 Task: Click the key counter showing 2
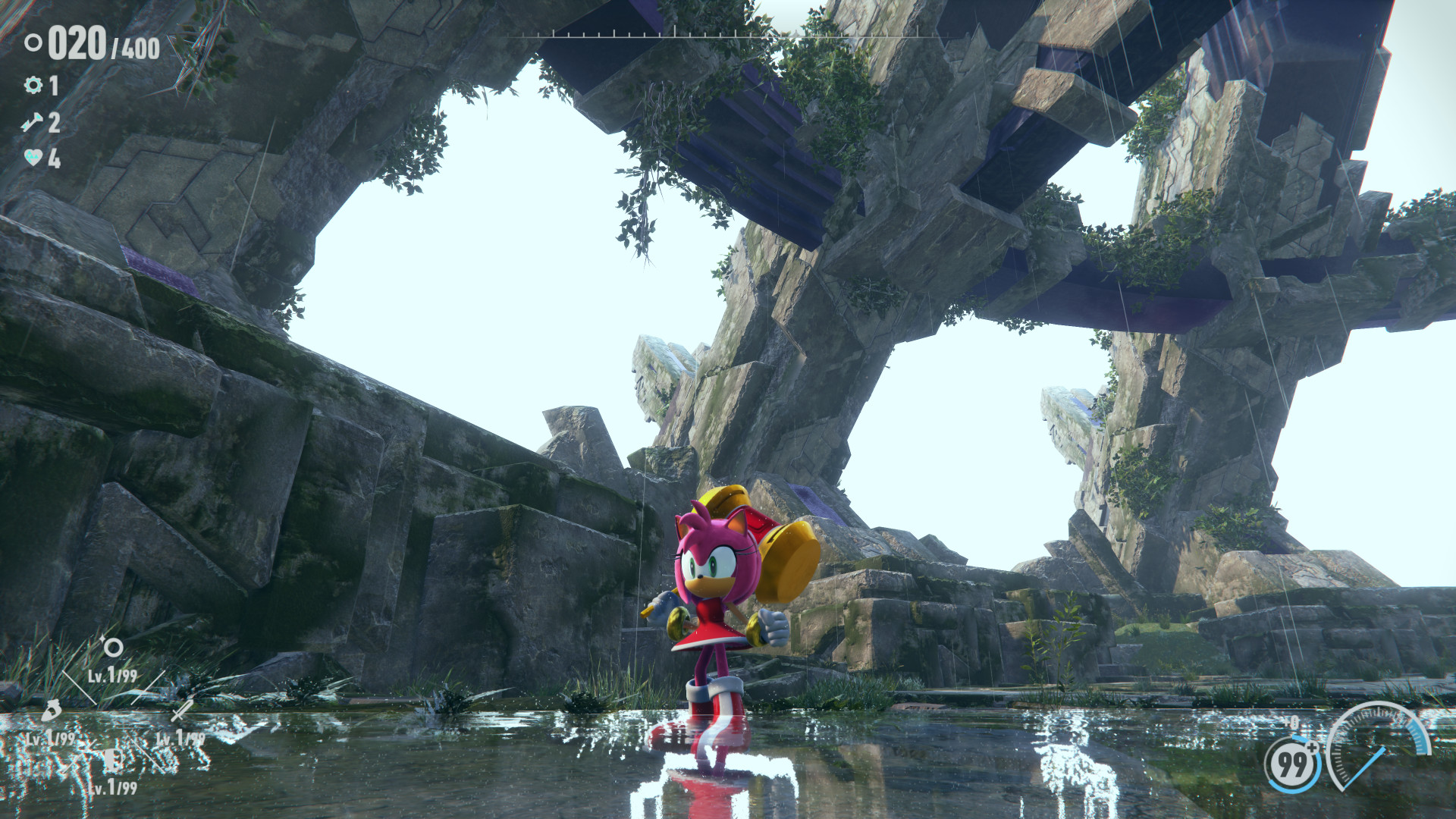[54, 122]
